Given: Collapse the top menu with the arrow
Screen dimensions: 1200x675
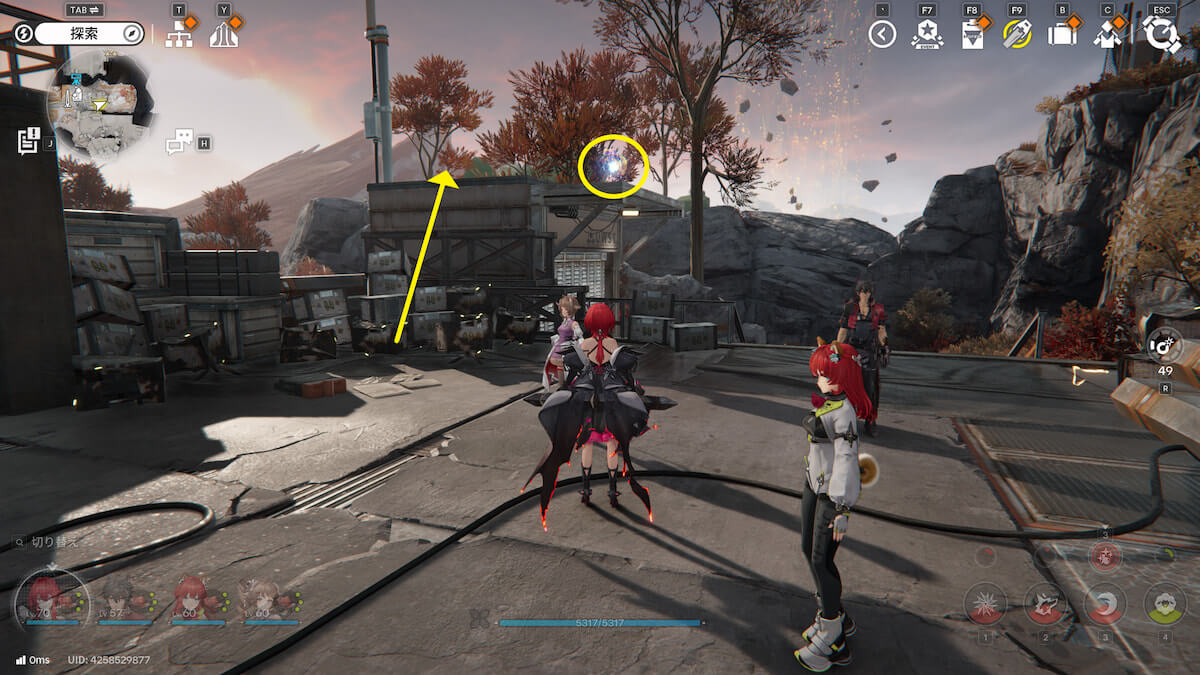Looking at the screenshot, I should coord(881,35).
